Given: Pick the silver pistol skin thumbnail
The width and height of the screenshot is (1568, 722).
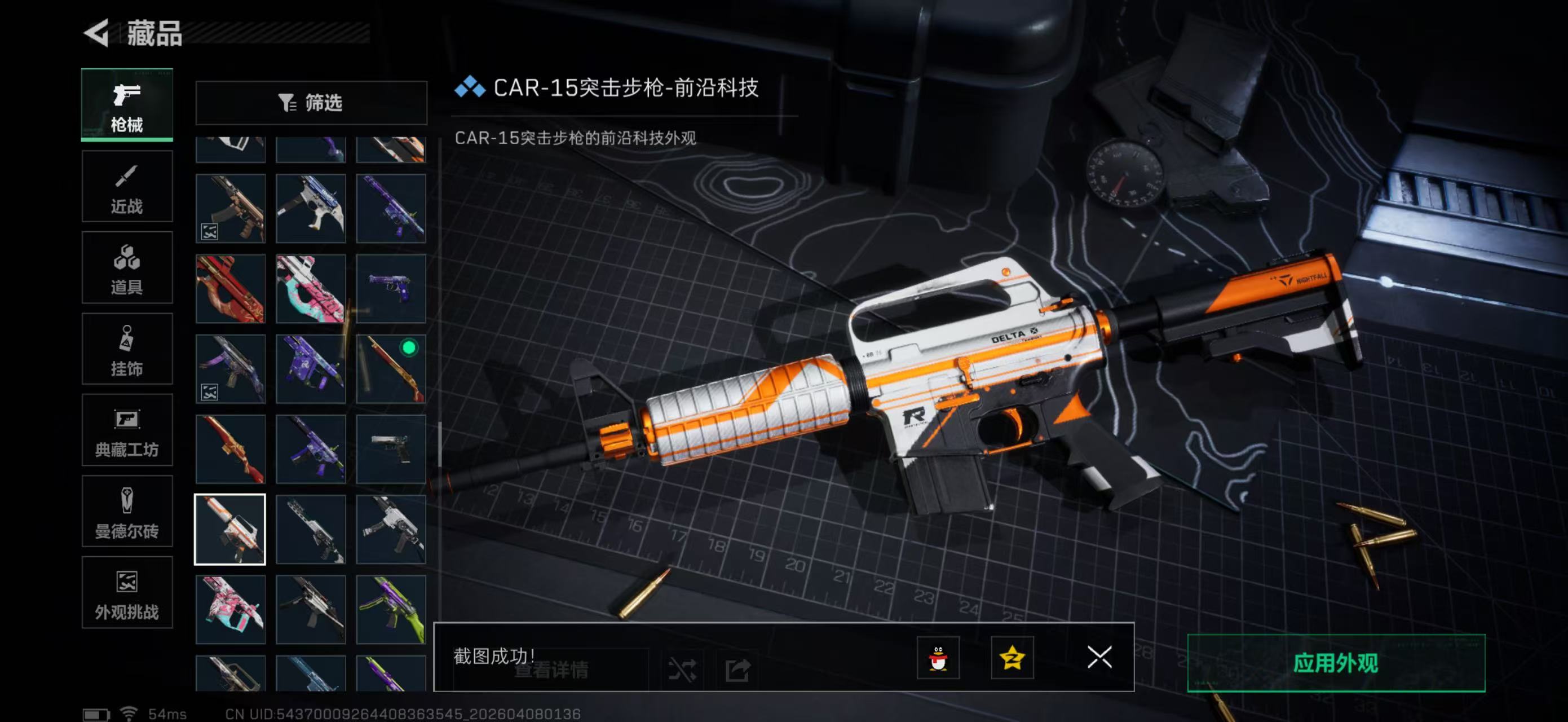Looking at the screenshot, I should coord(391,449).
